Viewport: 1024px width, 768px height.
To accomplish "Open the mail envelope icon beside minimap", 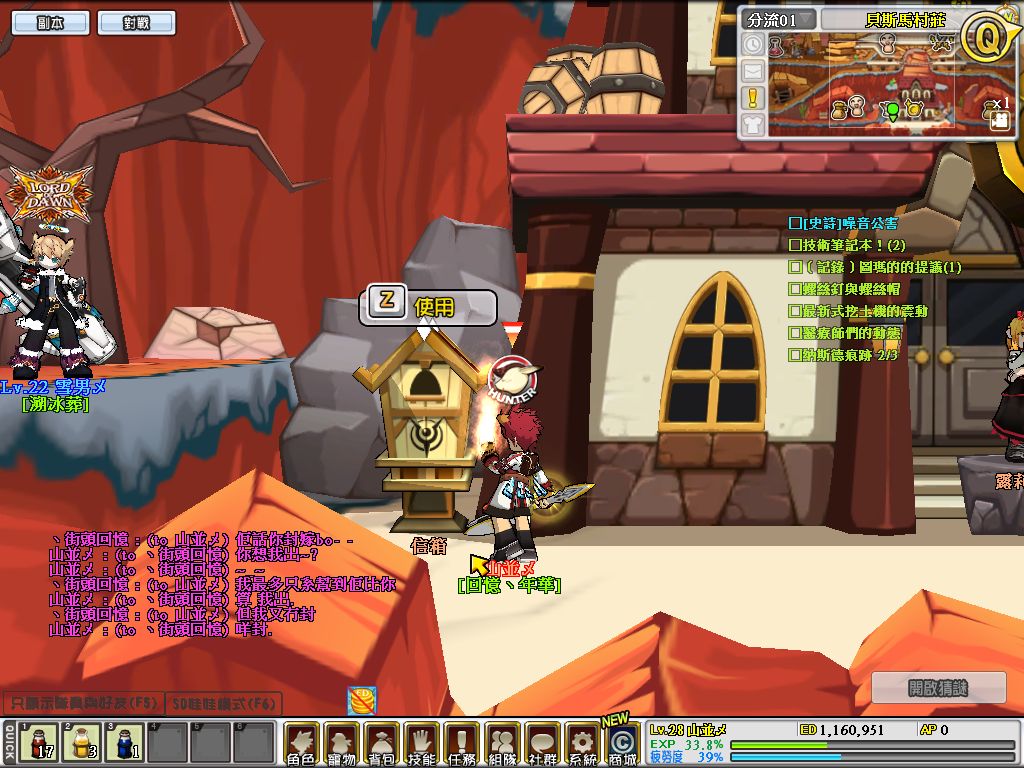I will click(753, 71).
